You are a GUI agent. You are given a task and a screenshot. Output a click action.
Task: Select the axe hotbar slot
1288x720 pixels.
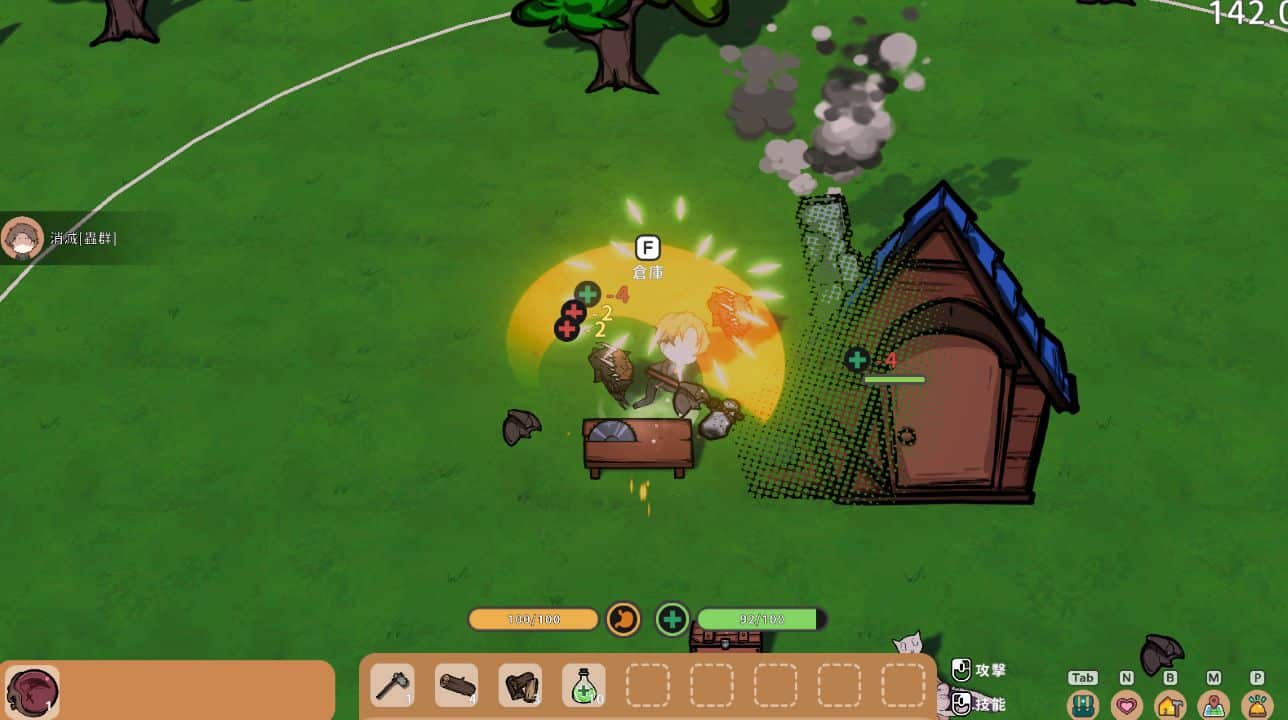click(392, 687)
